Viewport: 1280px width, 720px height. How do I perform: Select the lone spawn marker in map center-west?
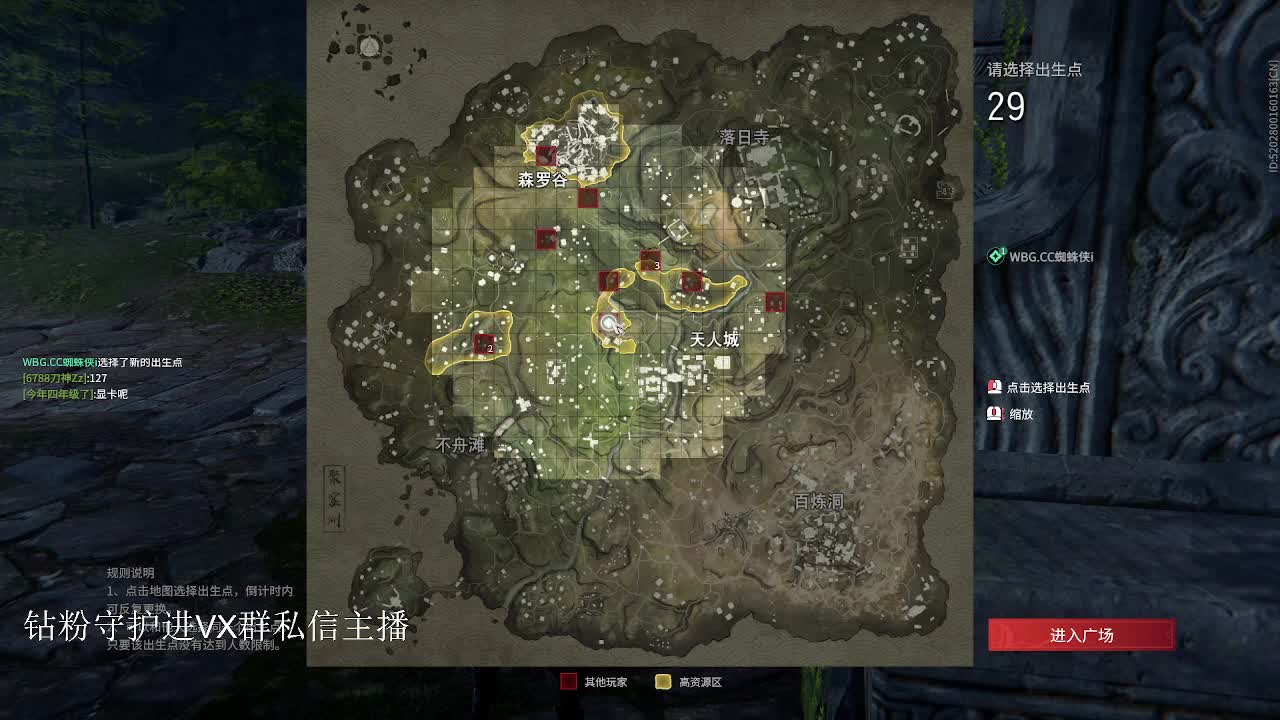click(546, 237)
